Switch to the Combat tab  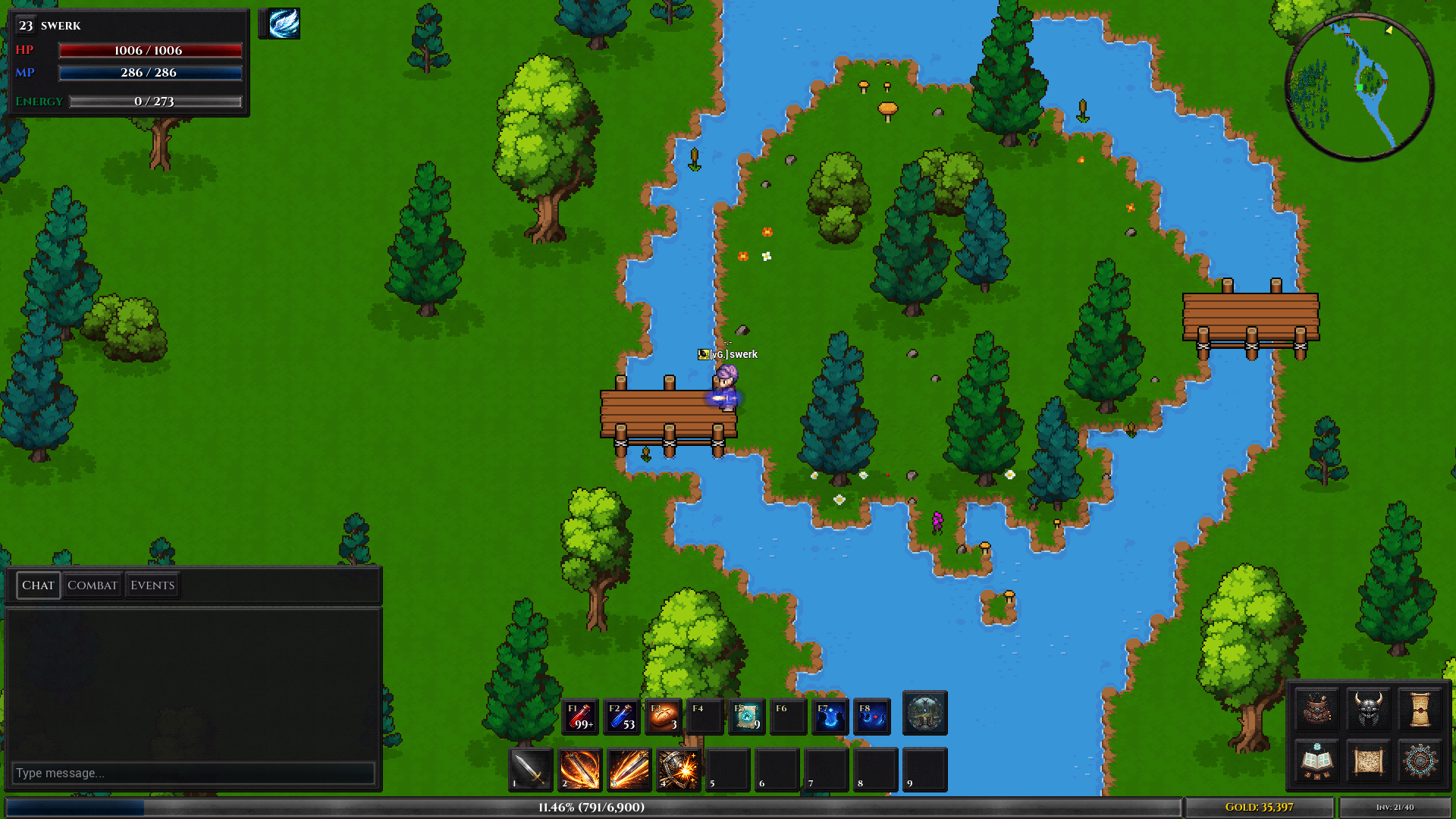click(x=92, y=585)
